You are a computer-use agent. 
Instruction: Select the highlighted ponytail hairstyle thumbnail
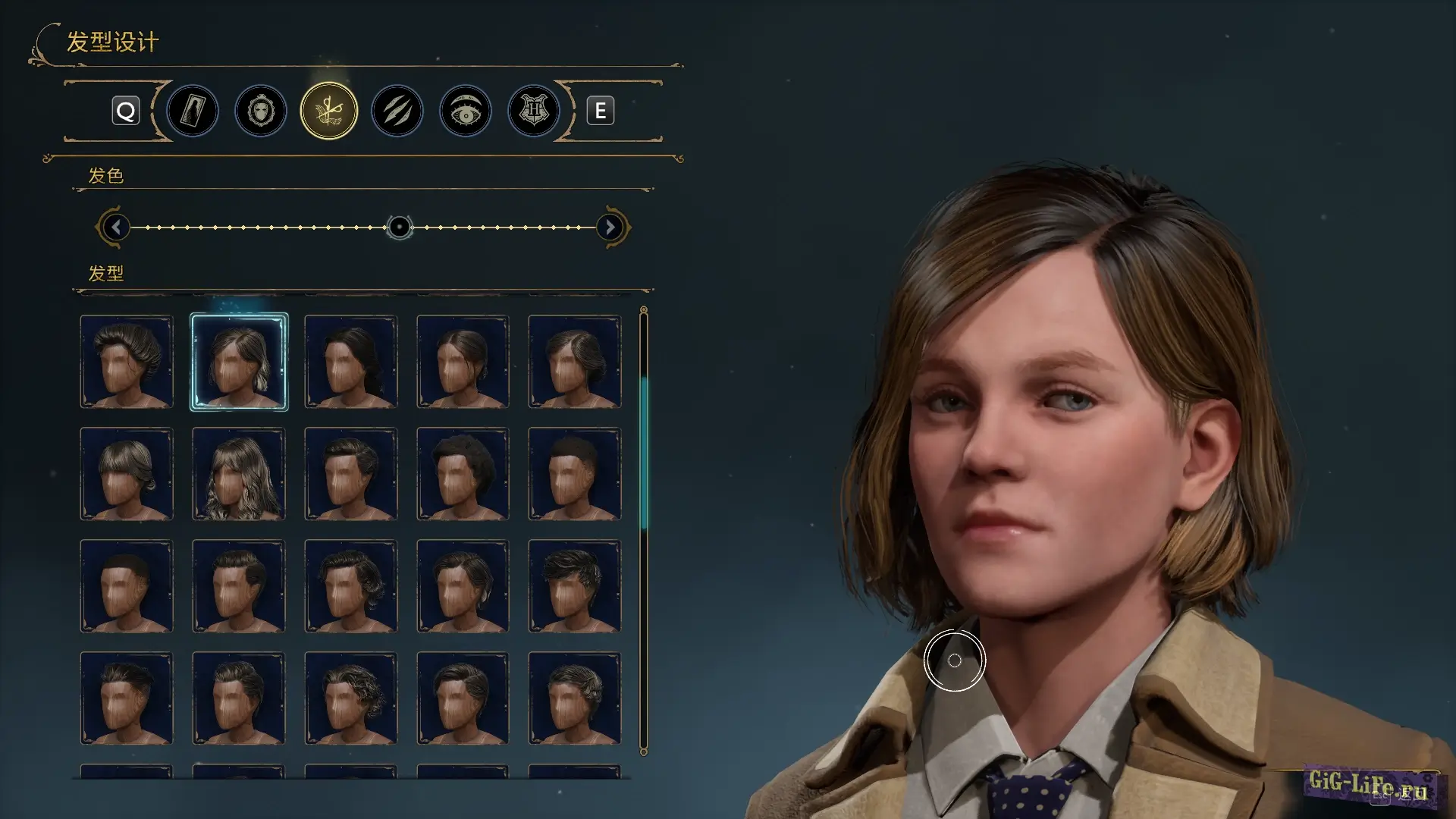239,362
